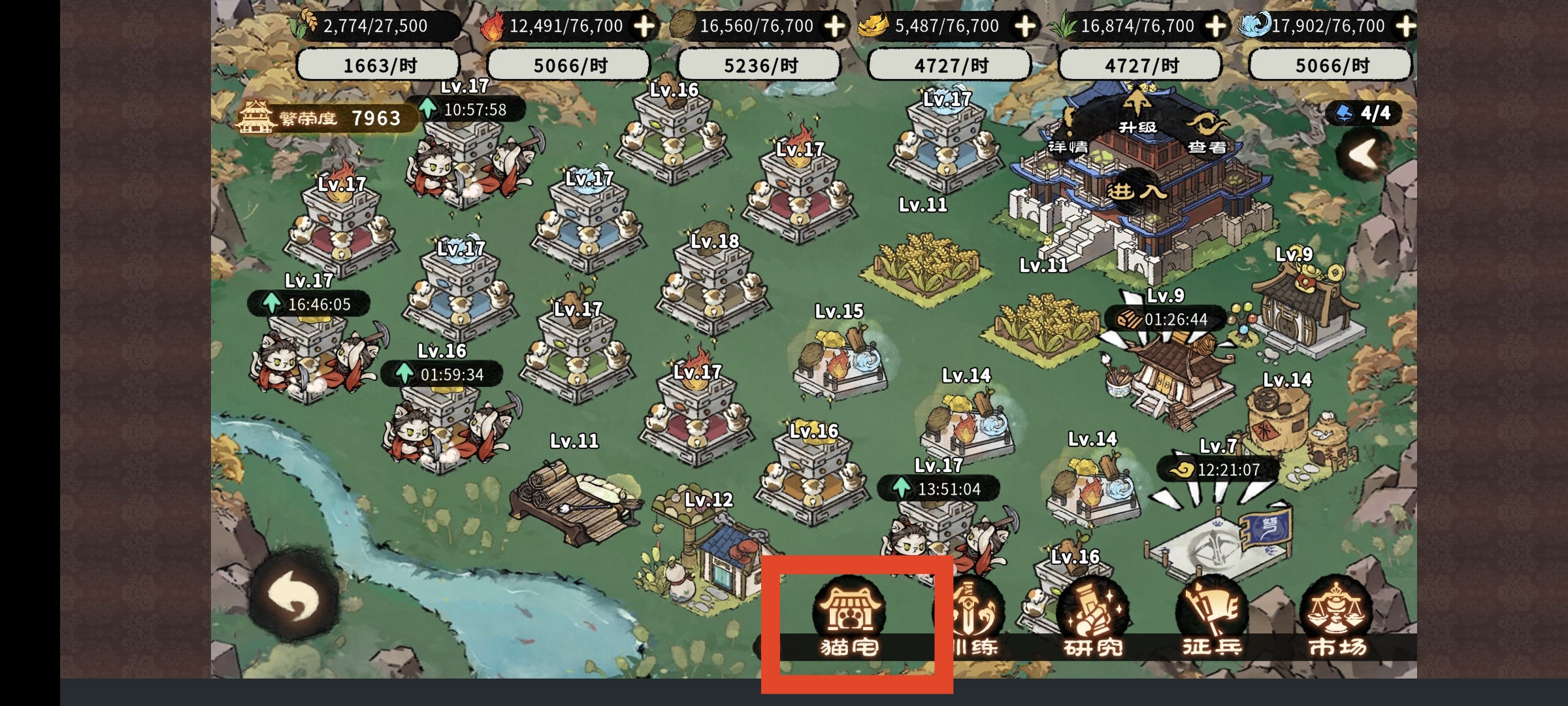Collapse the side panel with white arrow
Image resolution: width=1568 pixels, height=706 pixels.
(x=1364, y=154)
